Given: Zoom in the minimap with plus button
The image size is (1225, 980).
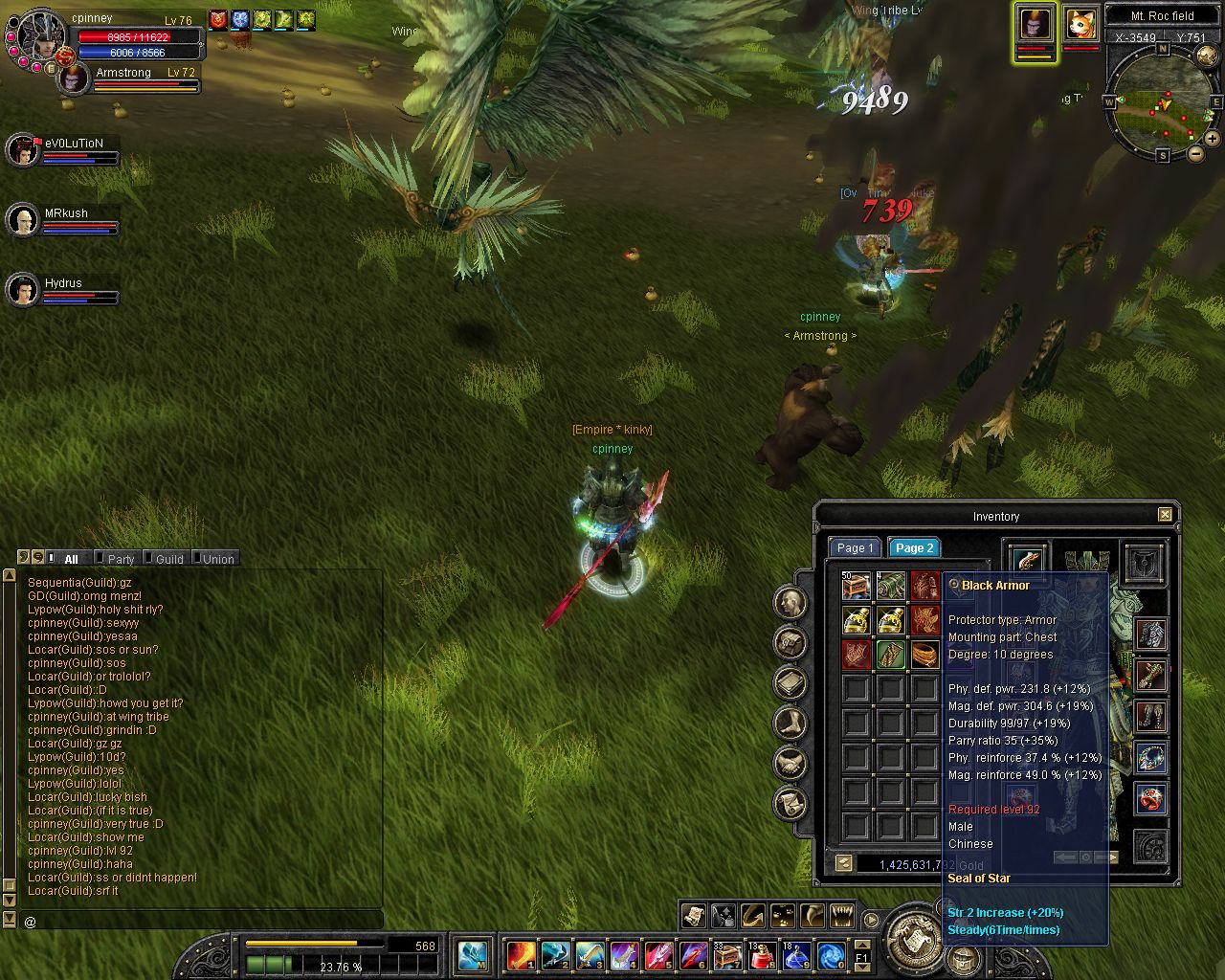Looking at the screenshot, I should 1212,139.
